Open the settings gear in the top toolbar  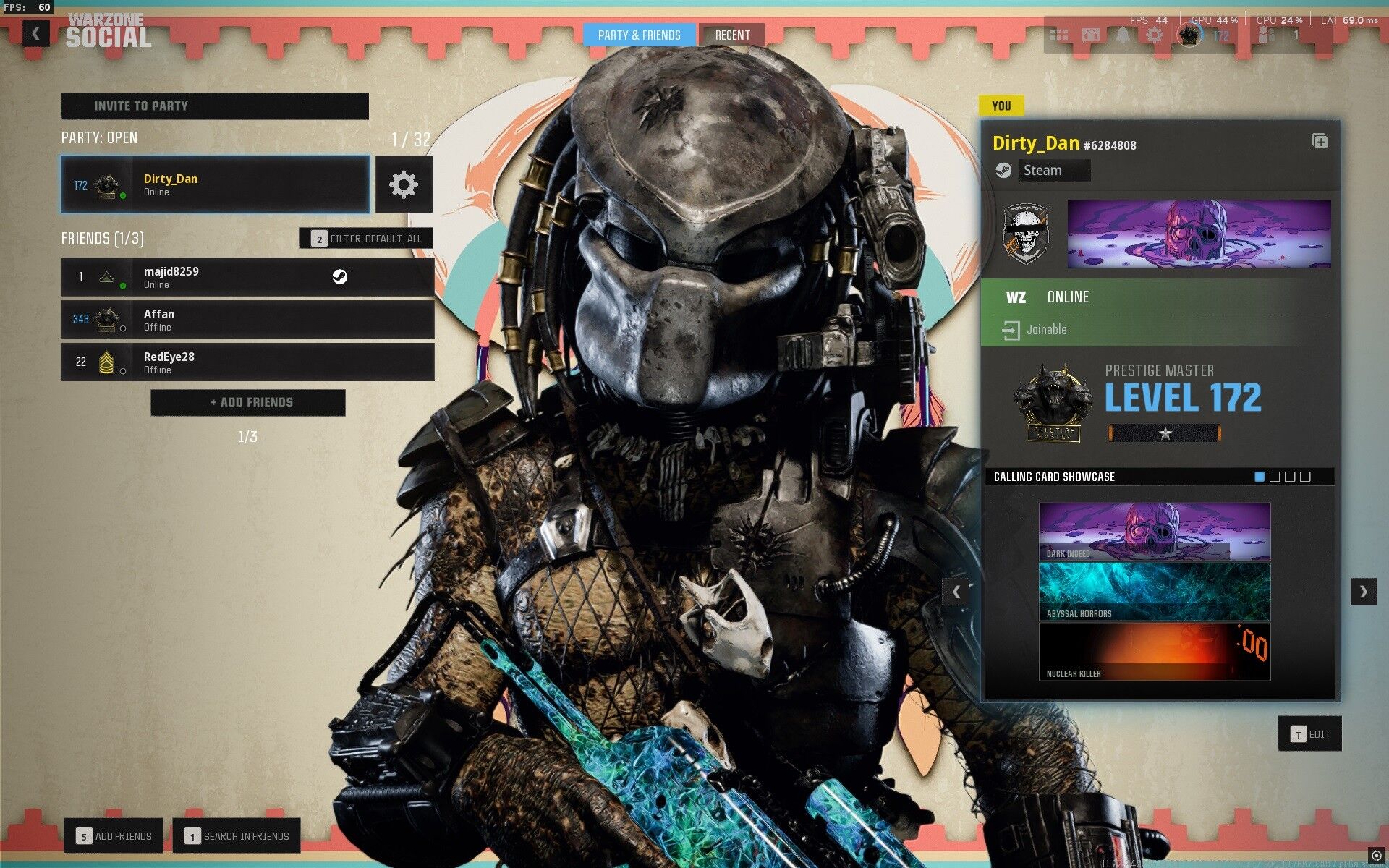(x=1155, y=35)
